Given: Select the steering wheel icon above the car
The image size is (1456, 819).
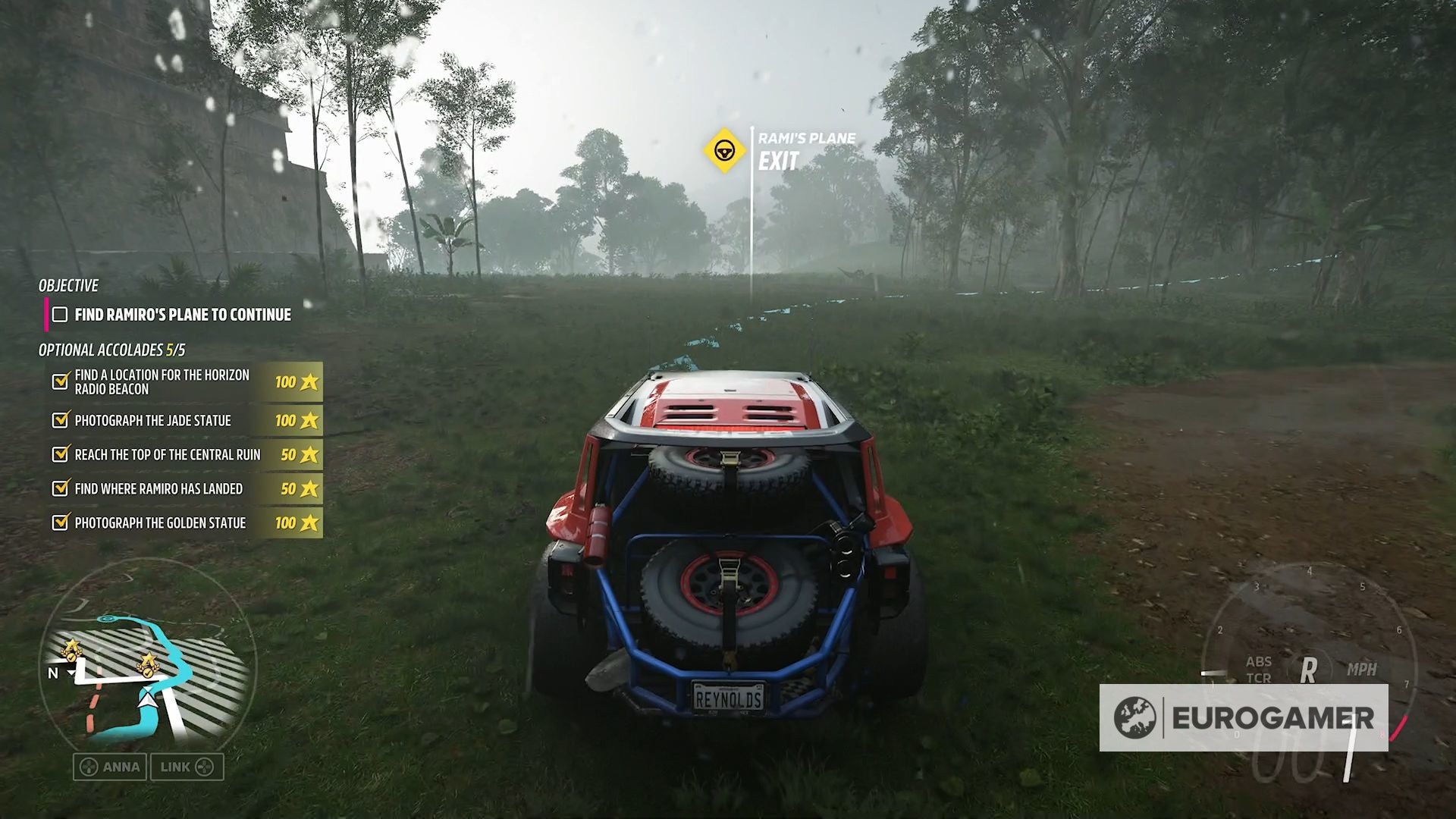Looking at the screenshot, I should coord(724,148).
